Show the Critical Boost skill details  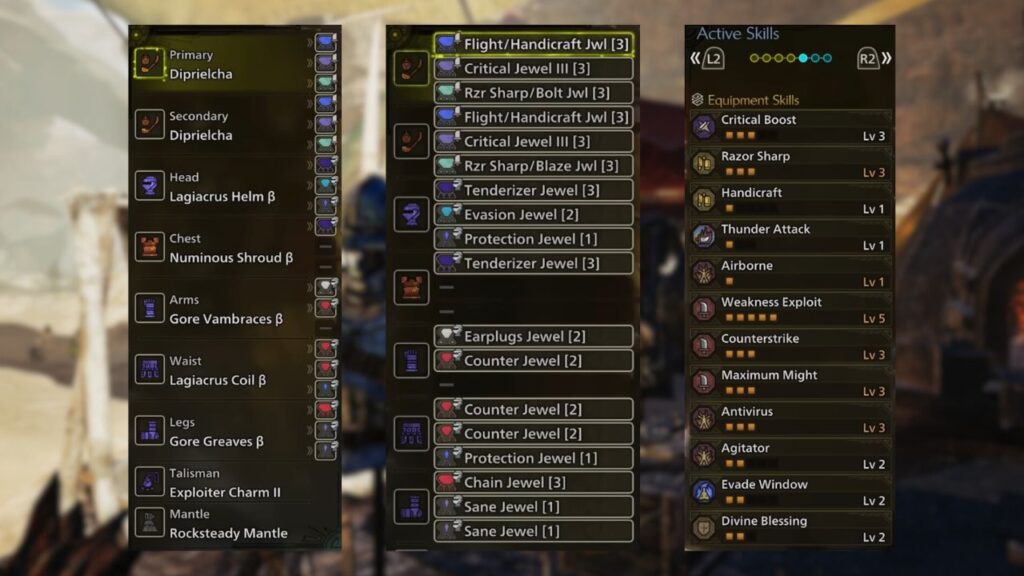tap(789, 127)
